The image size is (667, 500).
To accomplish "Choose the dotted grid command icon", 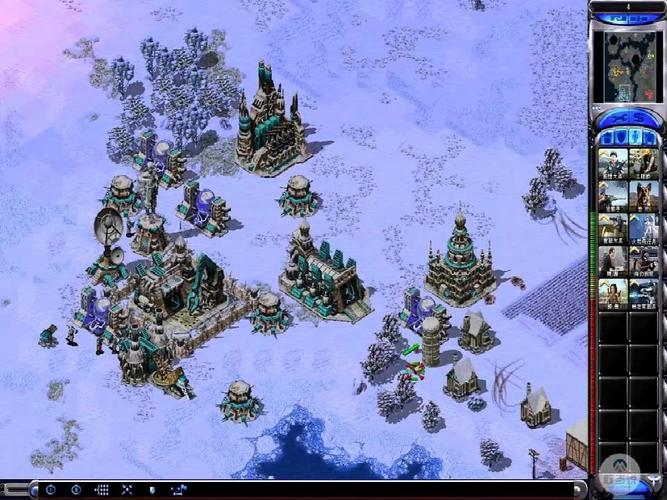I will click(x=101, y=490).
